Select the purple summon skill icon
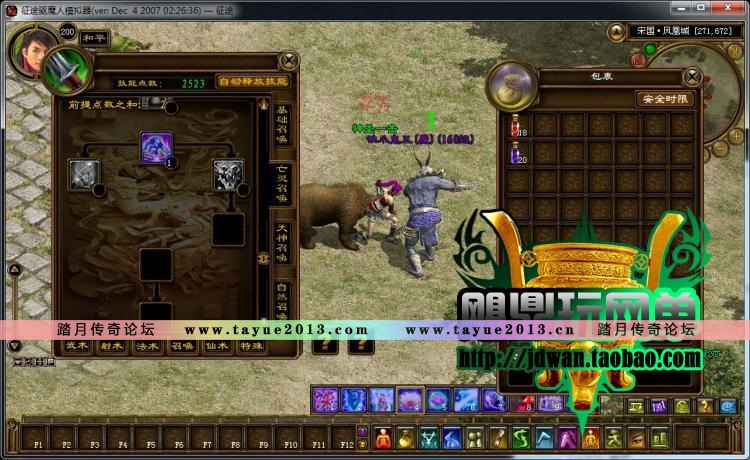 click(x=156, y=147)
